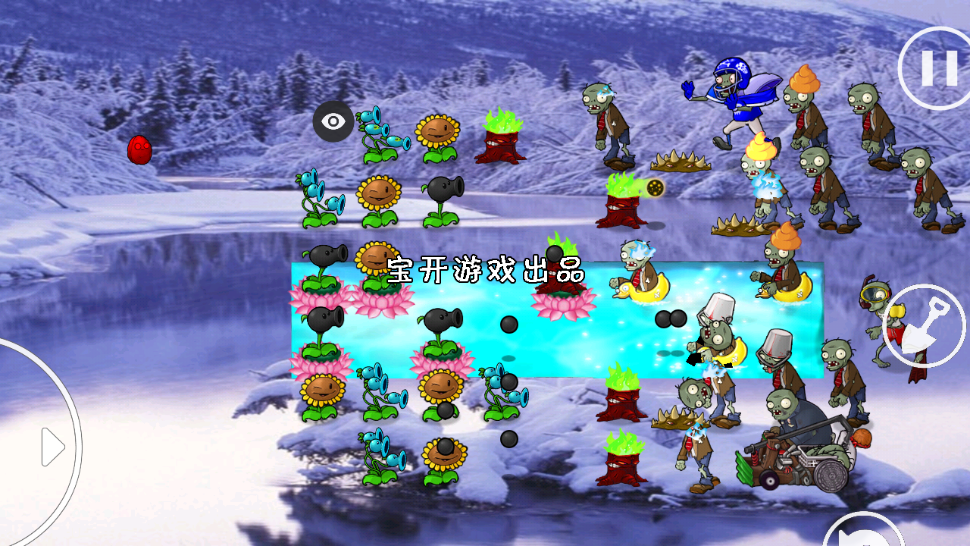This screenshot has height=546, width=970.
Task: Pause the game
Action: pos(938,68)
